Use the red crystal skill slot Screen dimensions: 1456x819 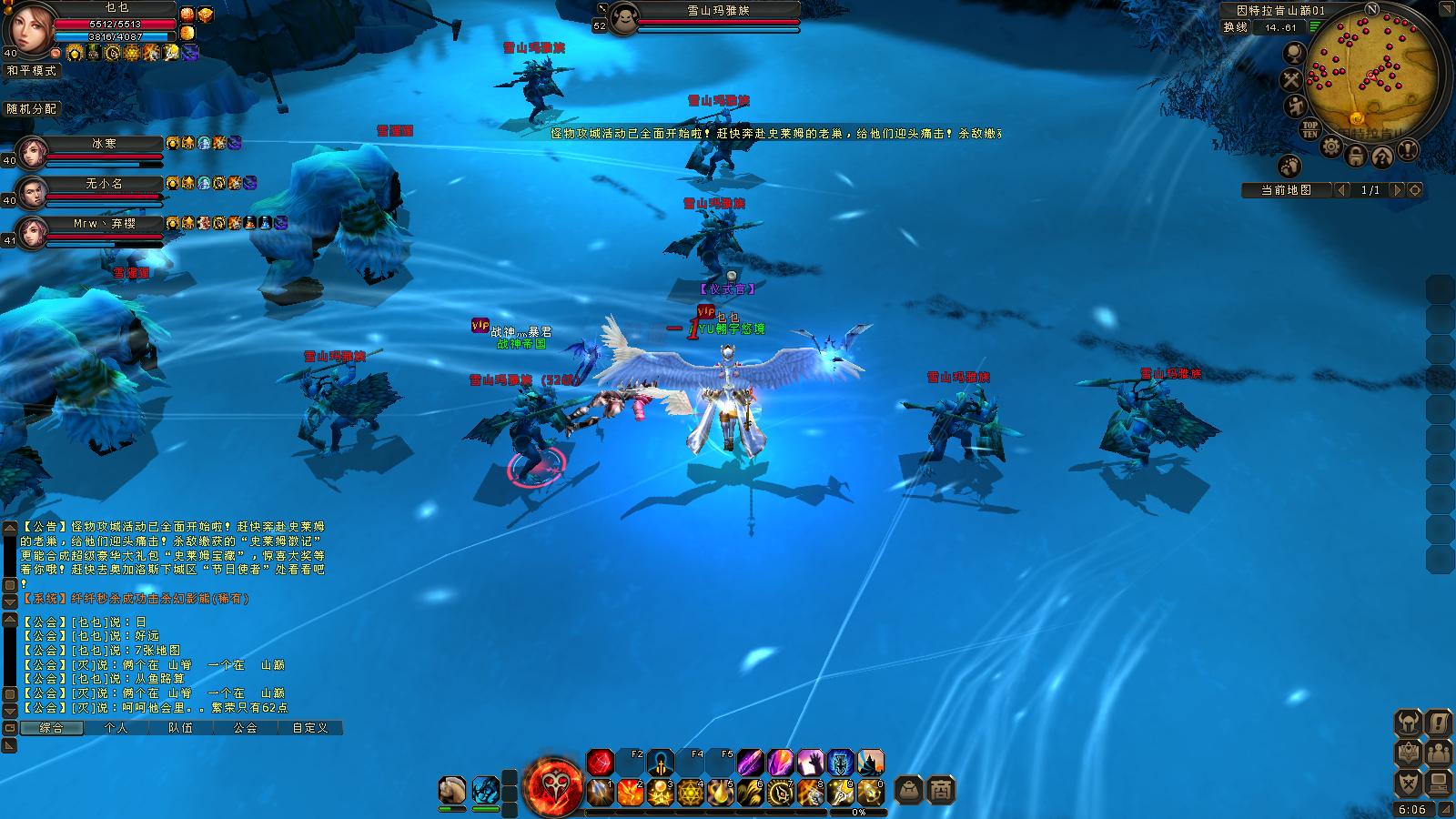[x=600, y=763]
